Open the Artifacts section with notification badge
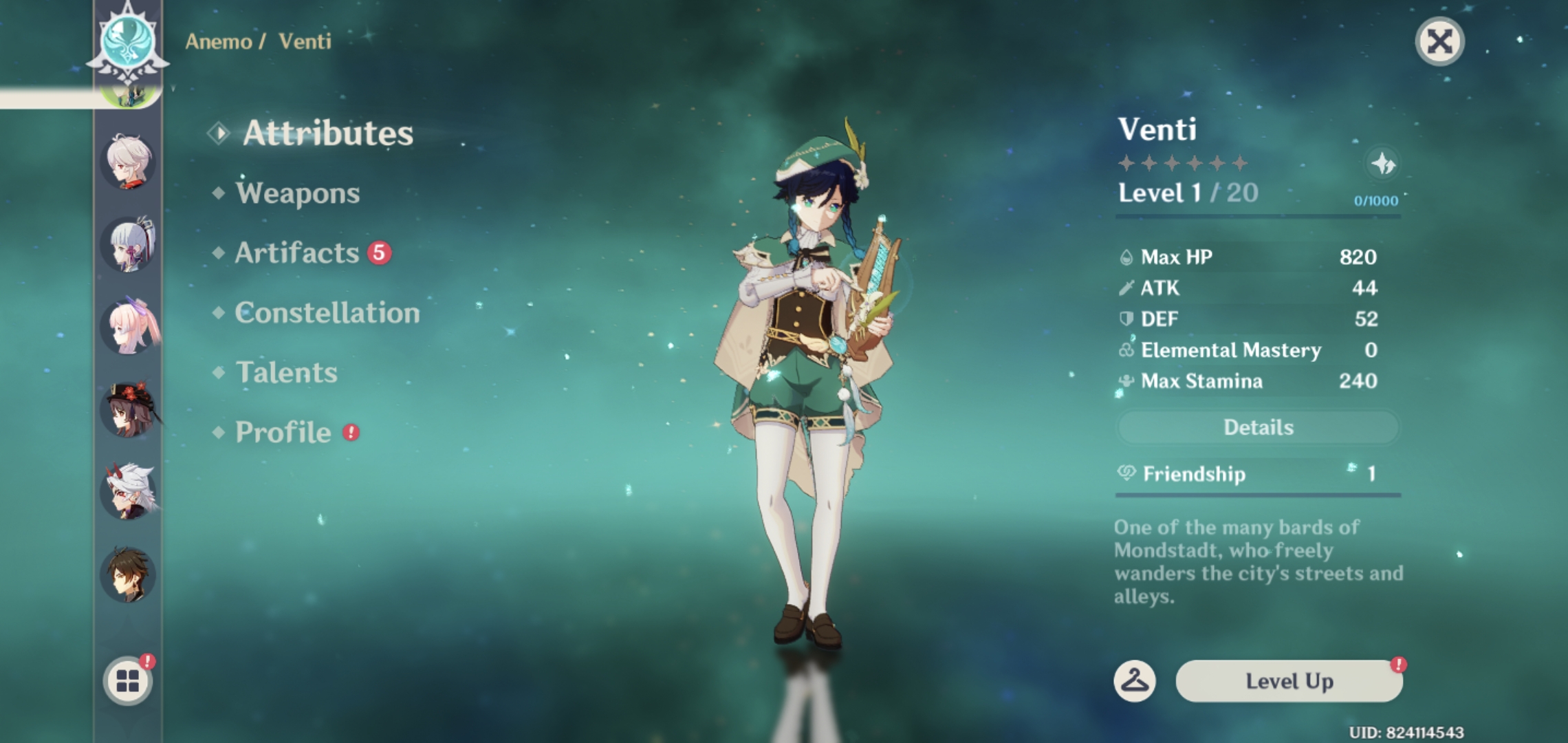1568x743 pixels. 295,254
